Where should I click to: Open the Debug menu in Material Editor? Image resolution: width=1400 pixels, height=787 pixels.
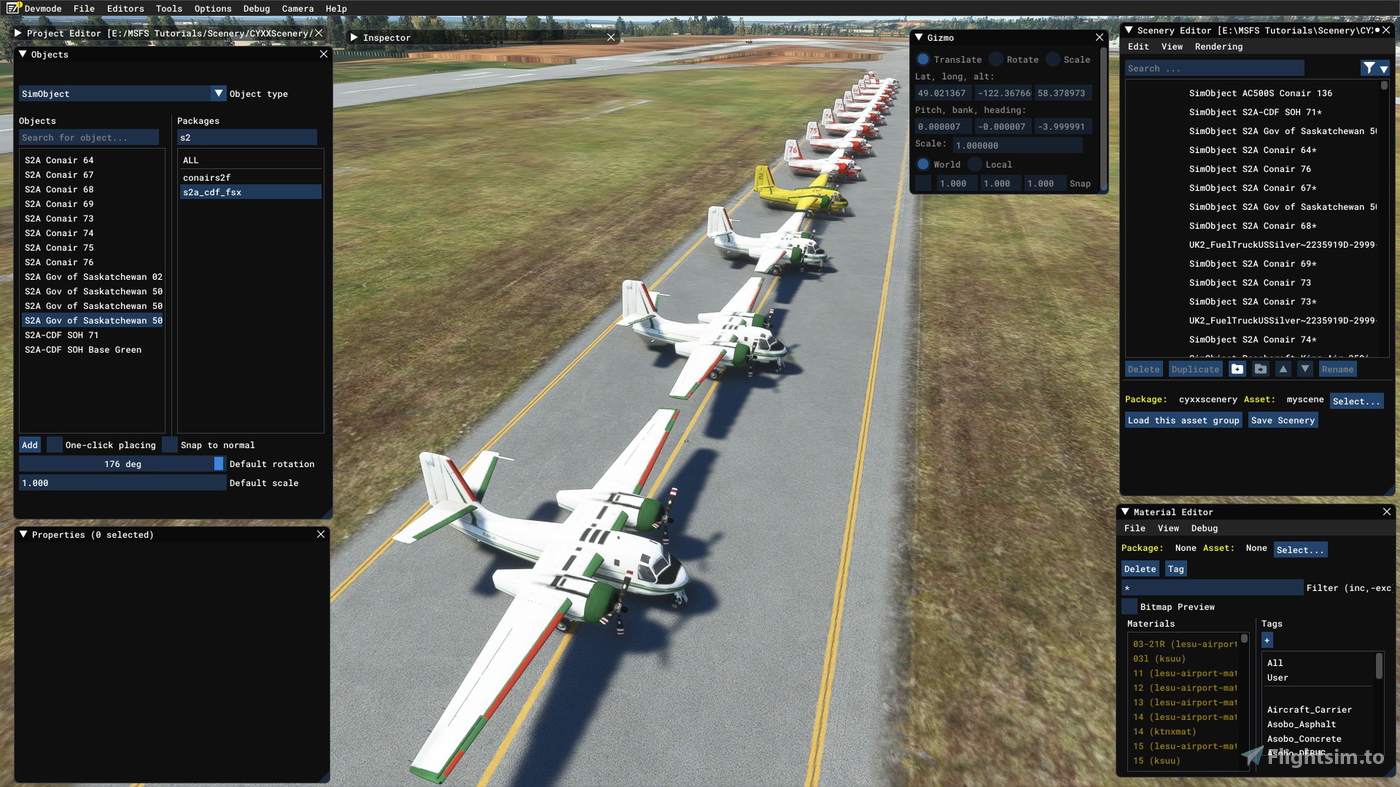(x=1204, y=528)
